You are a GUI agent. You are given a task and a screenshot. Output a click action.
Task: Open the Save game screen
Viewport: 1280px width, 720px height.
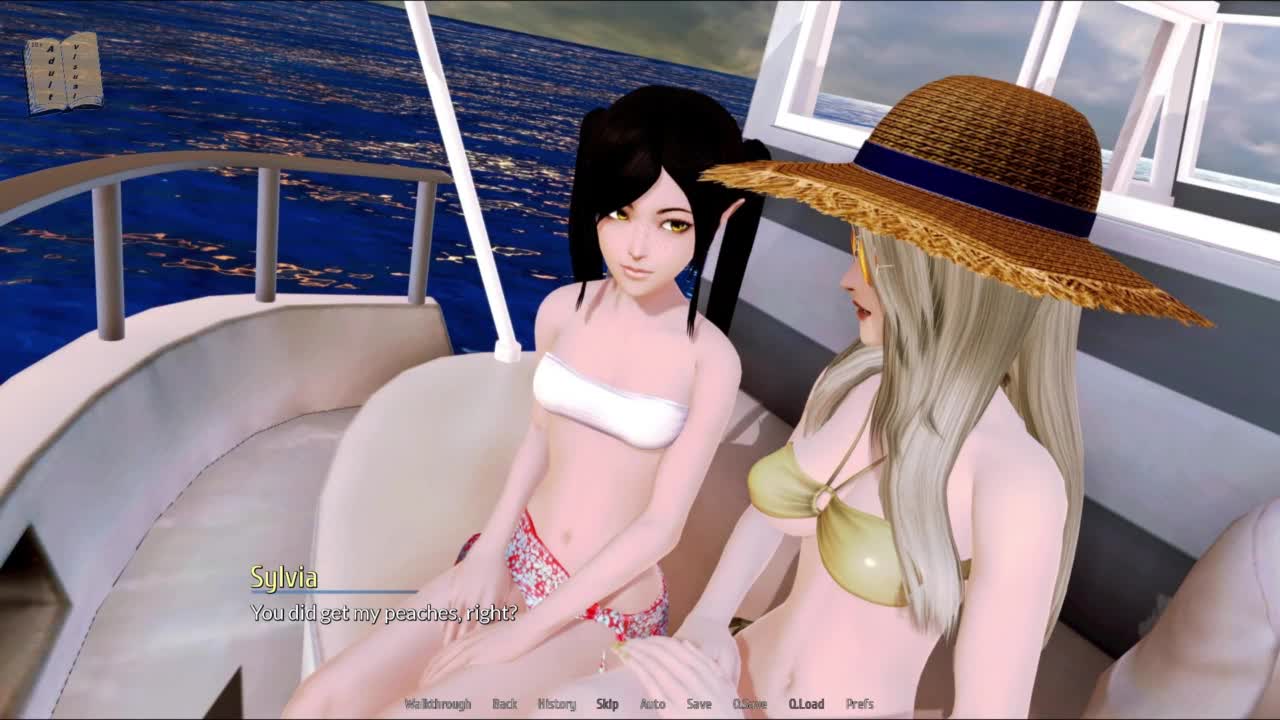(x=699, y=704)
